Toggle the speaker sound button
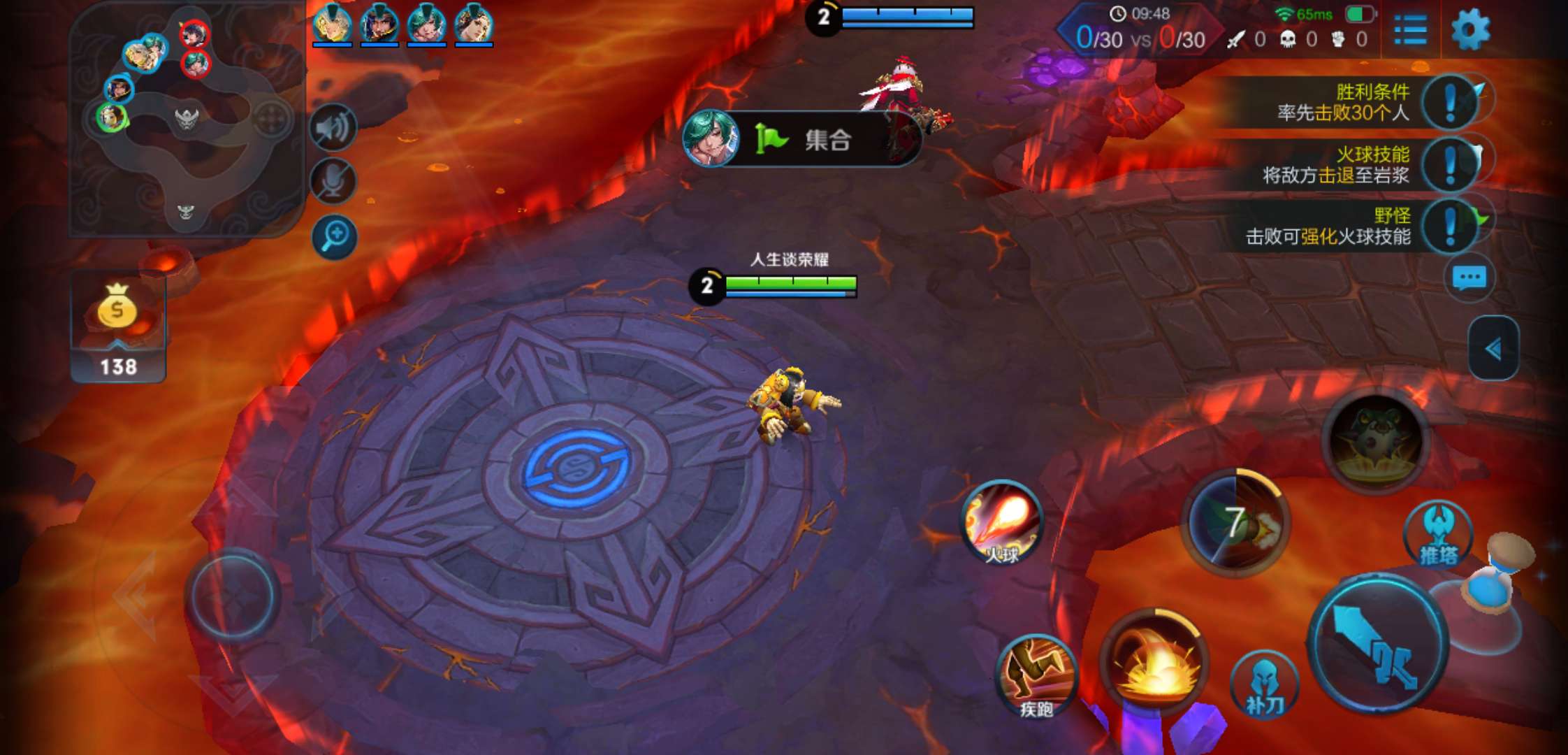The width and height of the screenshot is (1568, 755). tap(334, 128)
